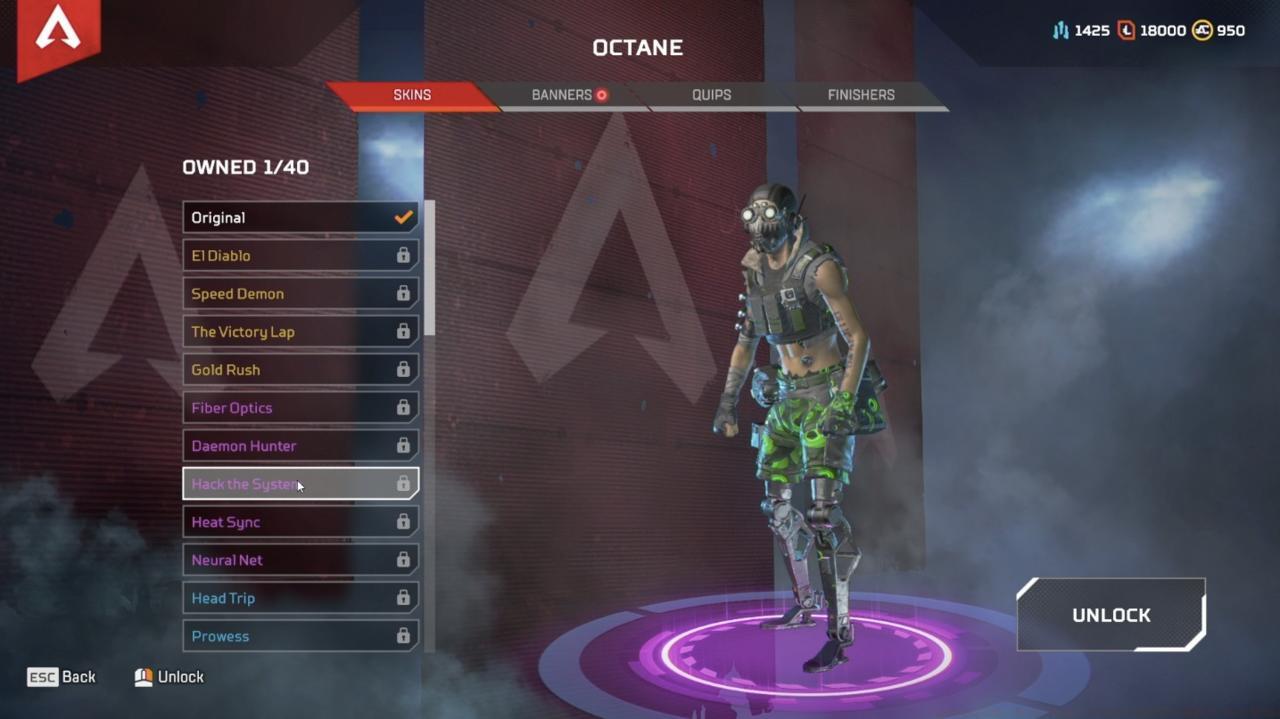This screenshot has width=1280, height=719.
Task: Choose the El Diablo skin
Action: 300,256
